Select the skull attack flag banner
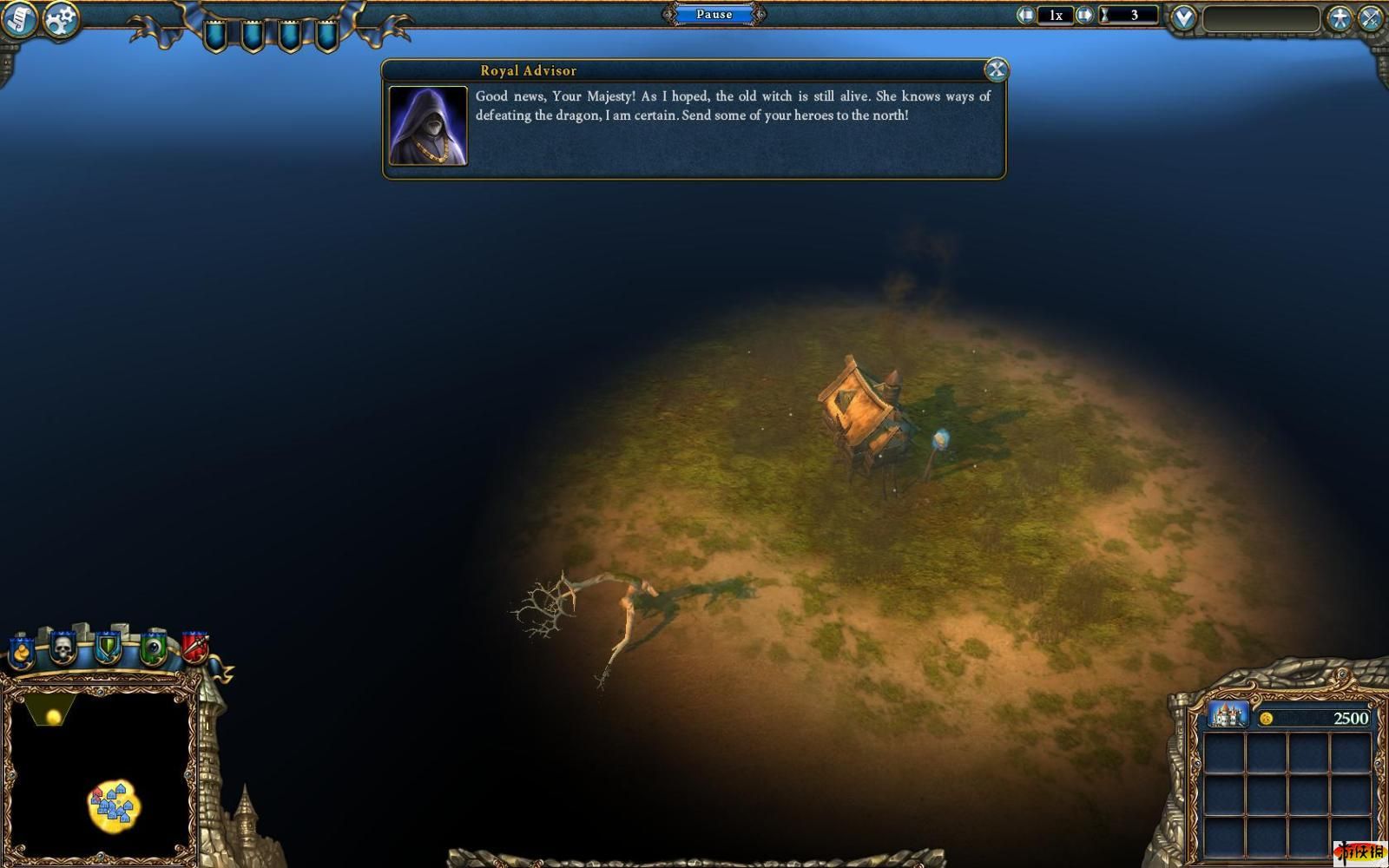 (x=63, y=648)
